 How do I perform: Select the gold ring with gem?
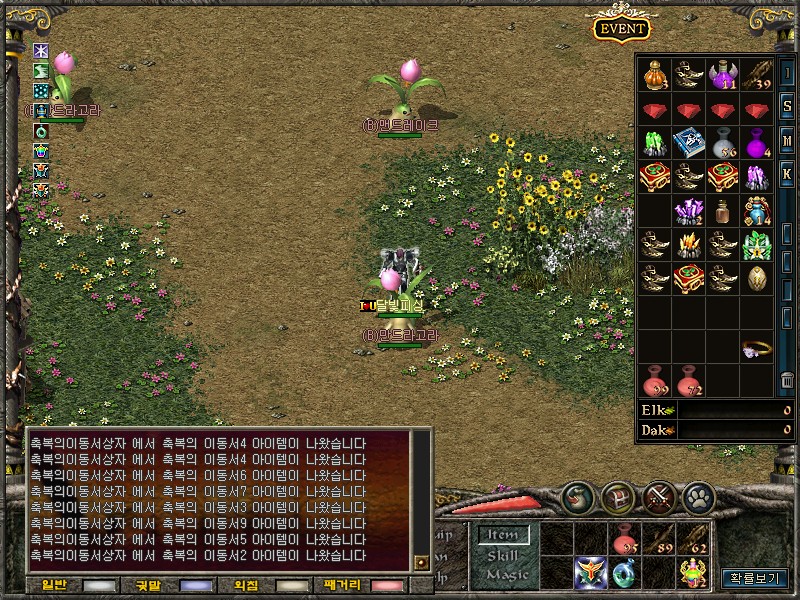coord(756,348)
